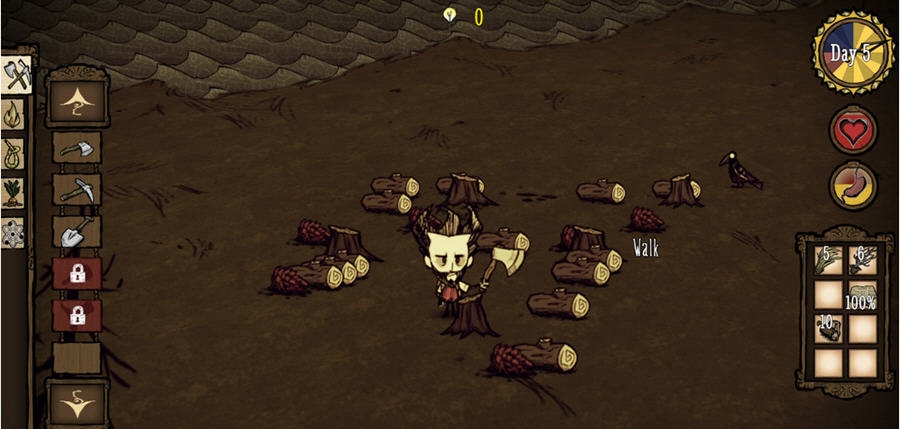Image resolution: width=900 pixels, height=429 pixels.
Task: Open the Science crafting tab
Action: (x=14, y=232)
